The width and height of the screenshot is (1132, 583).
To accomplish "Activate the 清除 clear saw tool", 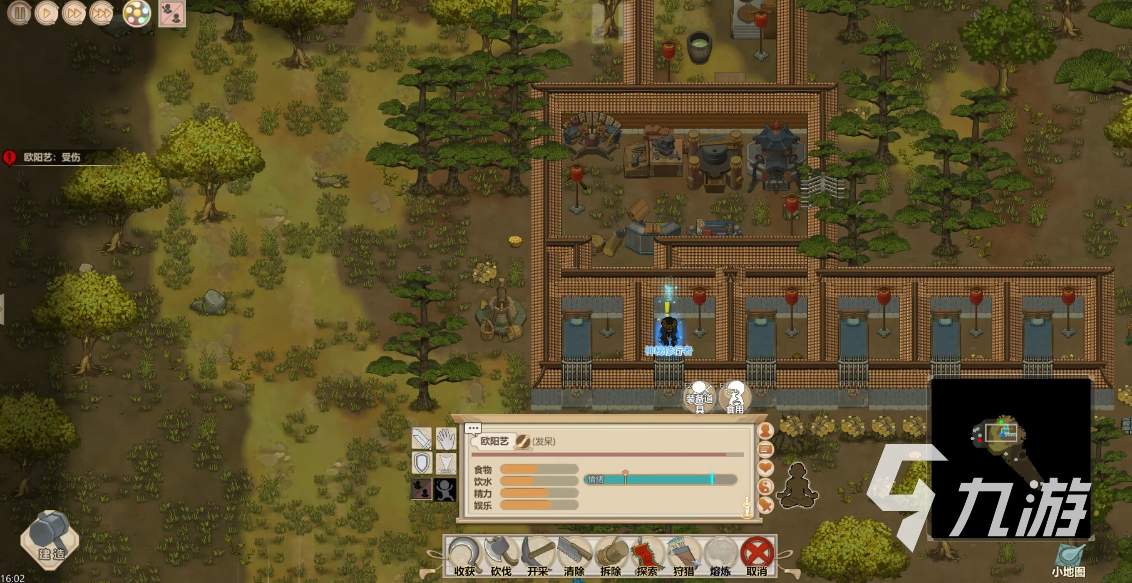I will [x=573, y=555].
